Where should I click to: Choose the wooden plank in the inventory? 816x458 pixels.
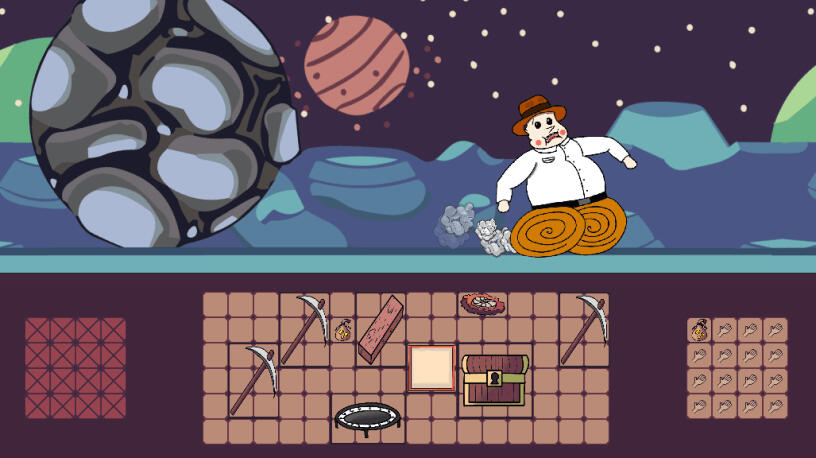coord(381,328)
